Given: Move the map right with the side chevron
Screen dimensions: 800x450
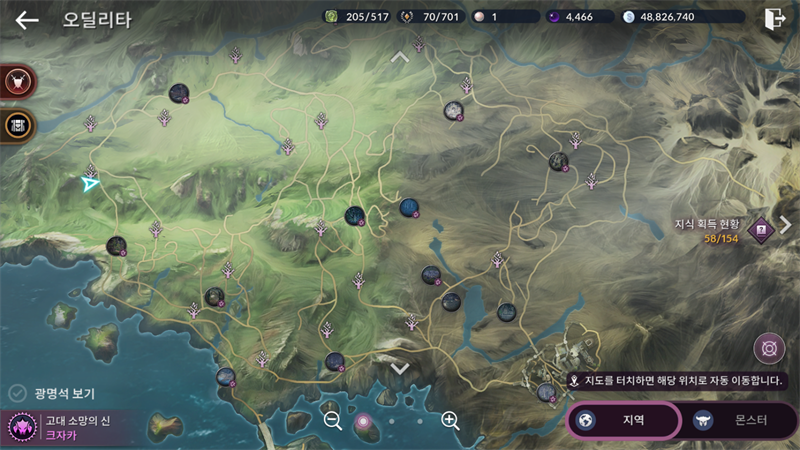Looking at the screenshot, I should pyautogui.click(x=786, y=225).
